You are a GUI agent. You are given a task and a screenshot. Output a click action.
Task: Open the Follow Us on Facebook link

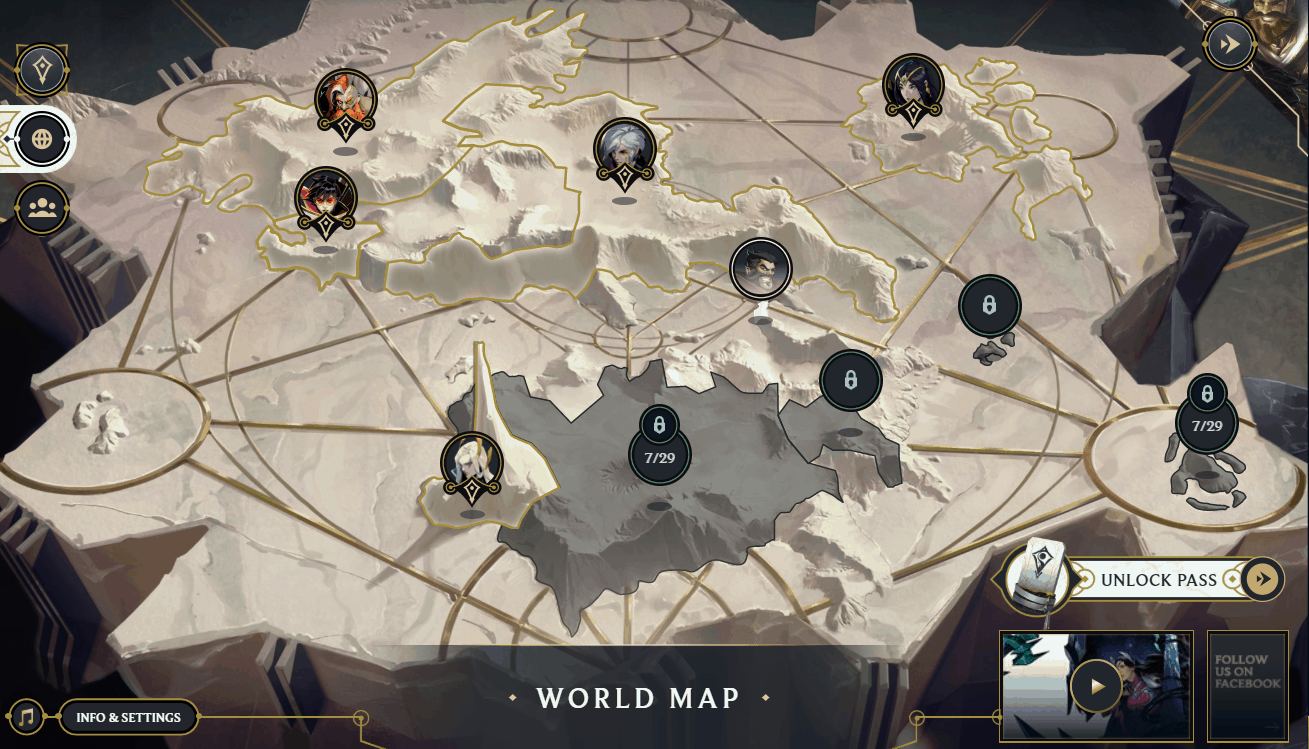coord(1247,686)
